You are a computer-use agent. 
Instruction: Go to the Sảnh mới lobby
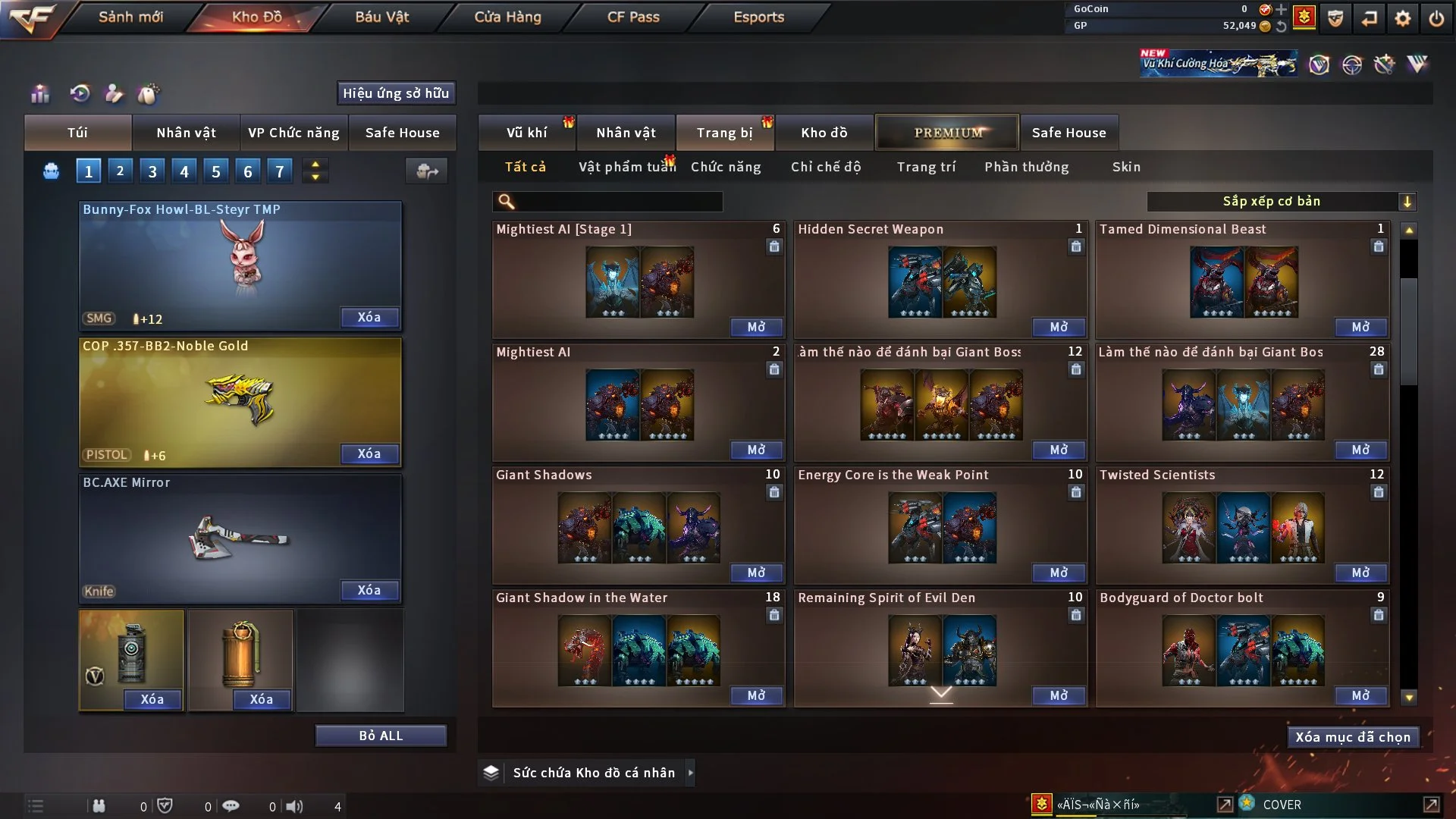click(x=130, y=17)
